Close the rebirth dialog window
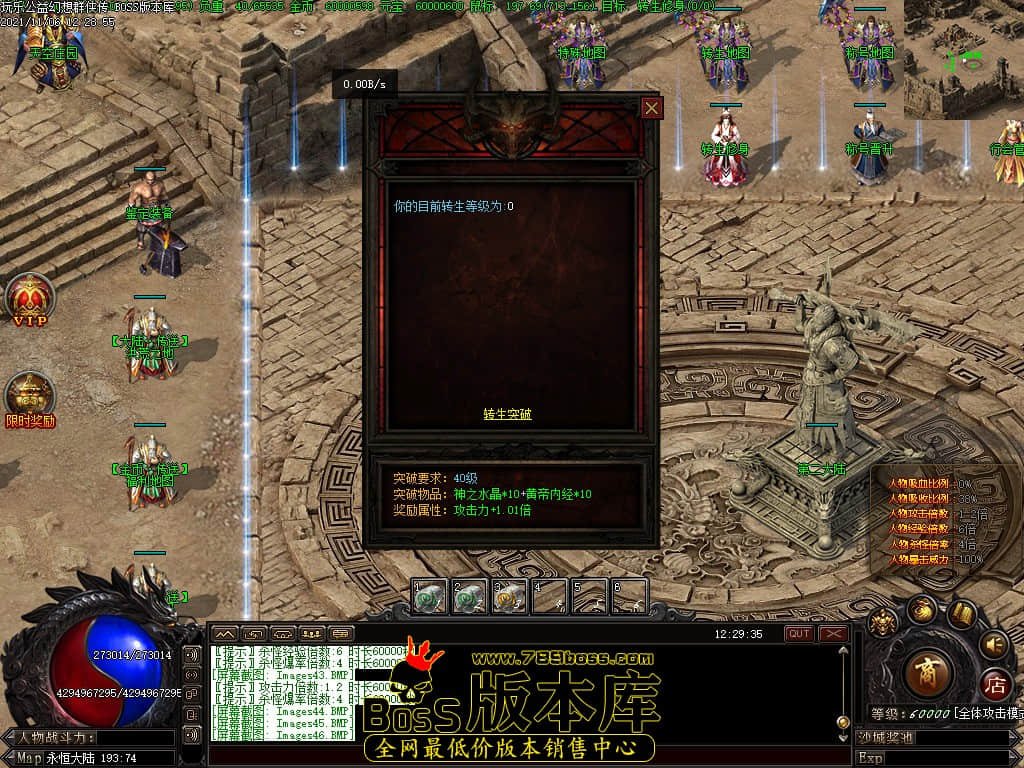The height and width of the screenshot is (768, 1024). click(x=652, y=108)
